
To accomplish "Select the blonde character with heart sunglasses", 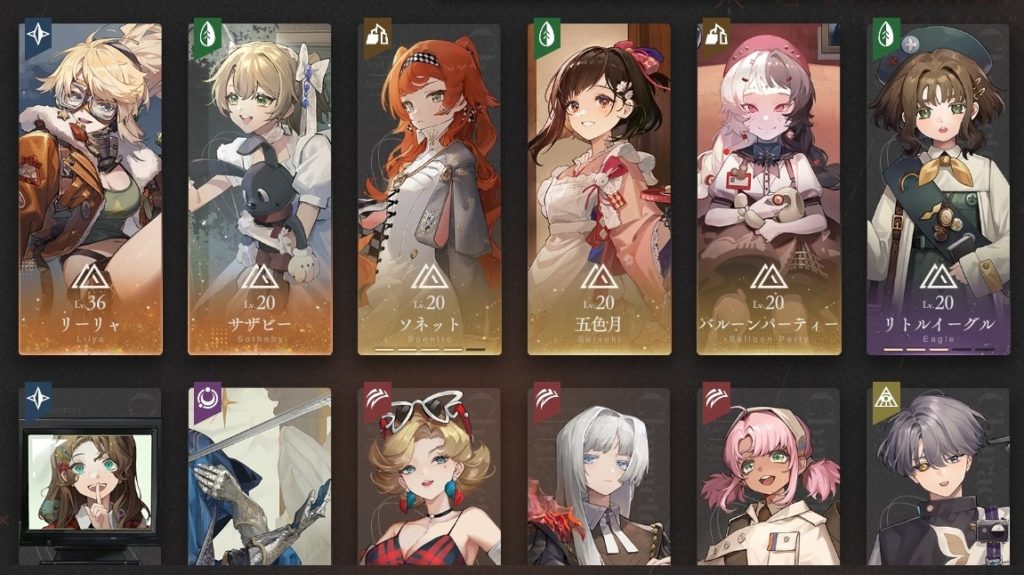I will [x=429, y=480].
